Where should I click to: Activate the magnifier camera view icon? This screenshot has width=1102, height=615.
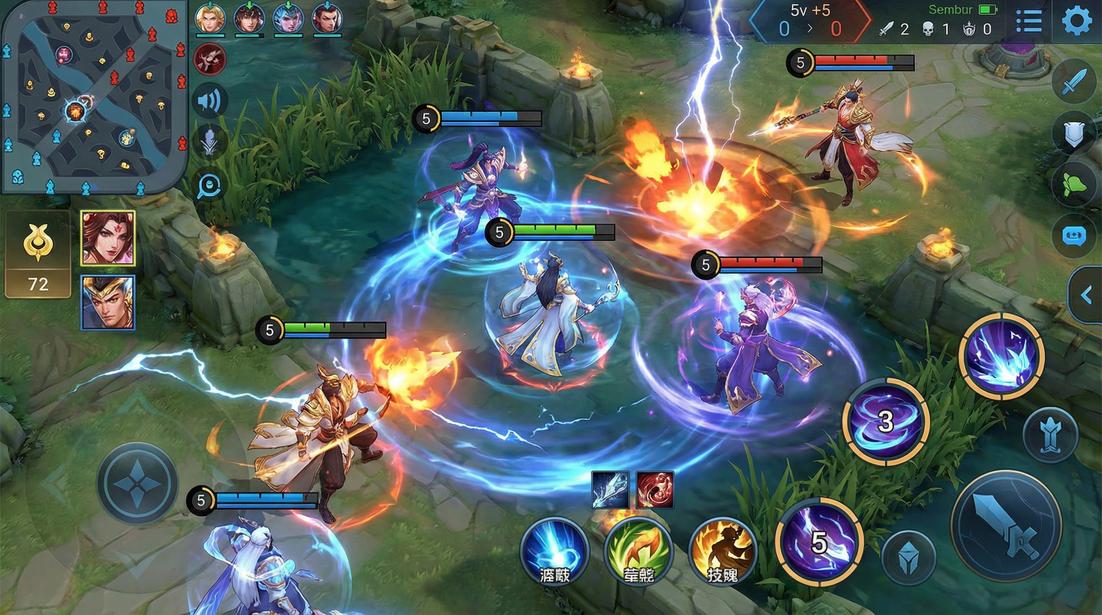coord(210,185)
